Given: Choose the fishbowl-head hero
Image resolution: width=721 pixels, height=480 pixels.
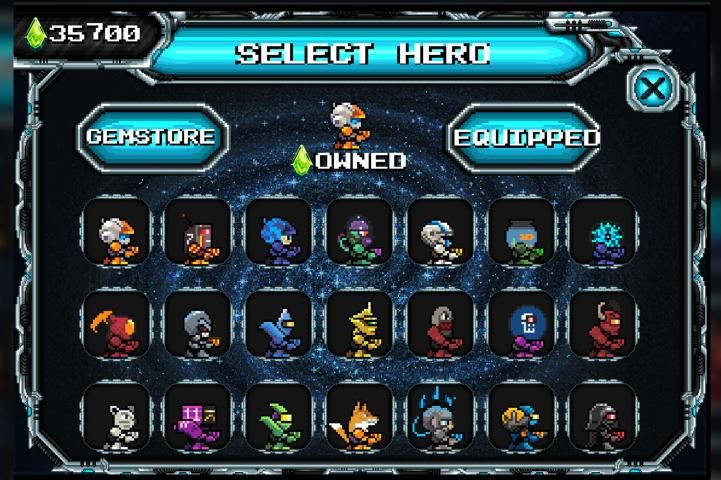Looking at the screenshot, I should point(521,234).
